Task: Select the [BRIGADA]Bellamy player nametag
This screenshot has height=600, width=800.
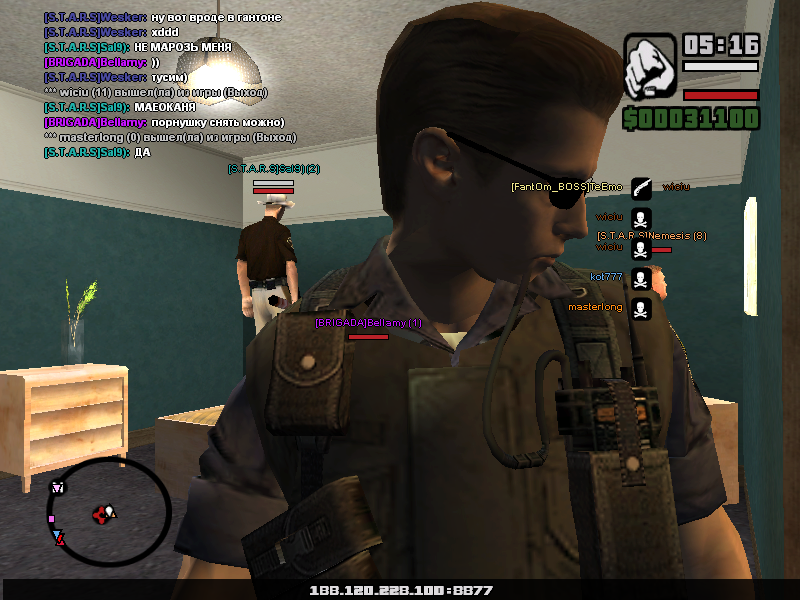Action: pyautogui.click(x=368, y=323)
